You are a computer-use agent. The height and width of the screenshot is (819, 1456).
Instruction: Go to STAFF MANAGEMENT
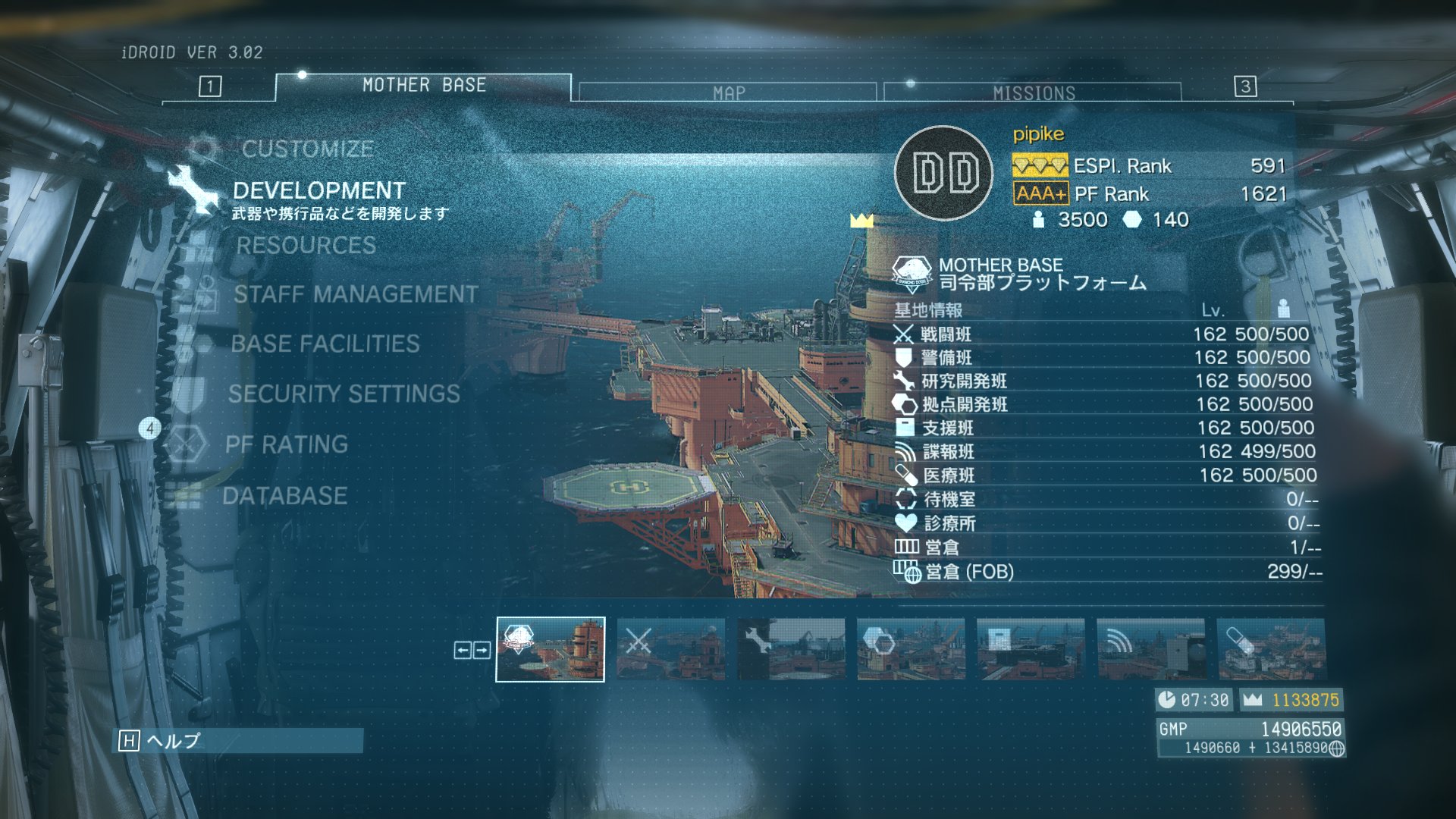point(355,294)
